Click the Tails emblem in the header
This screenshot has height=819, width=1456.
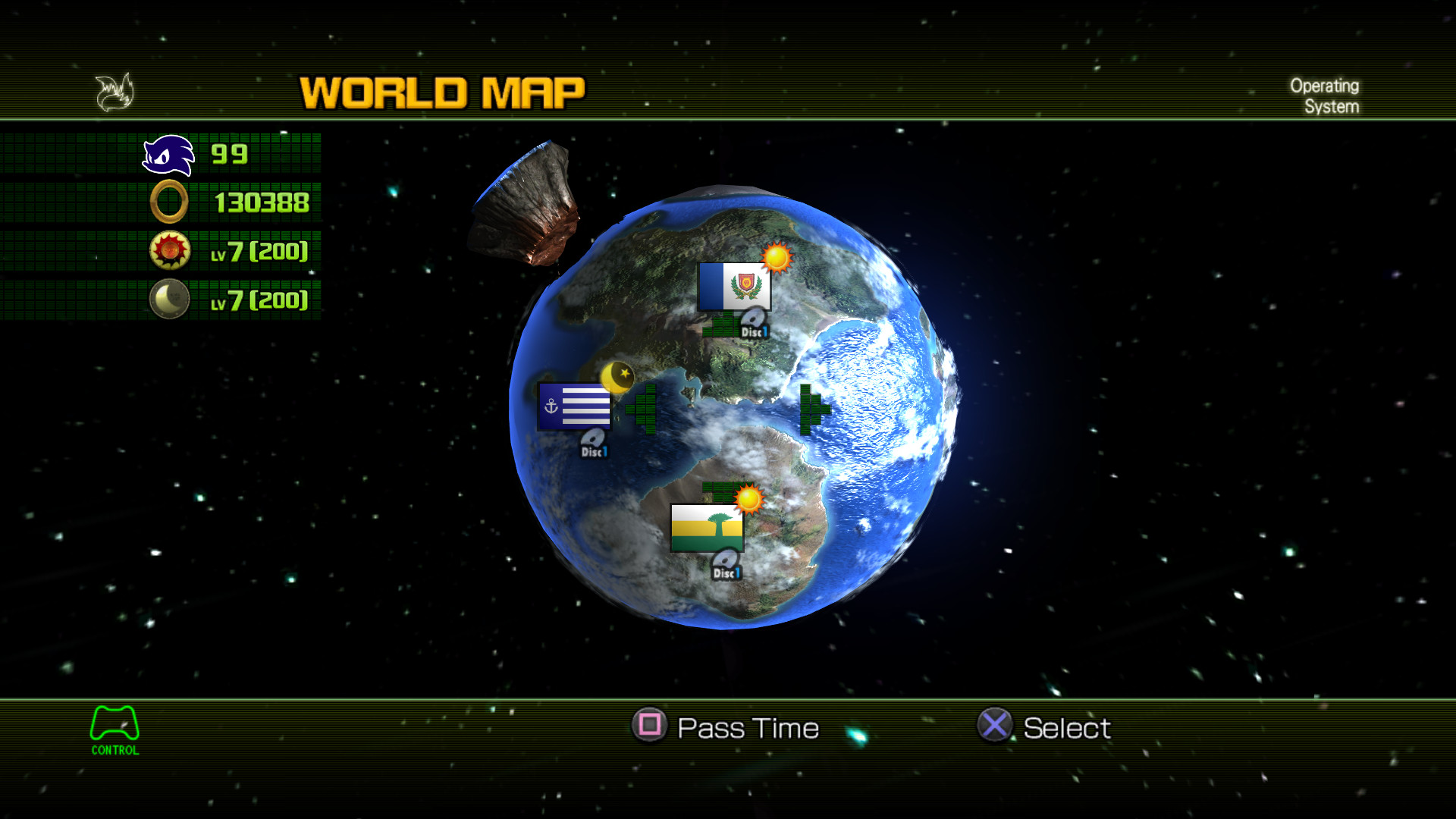point(114,91)
